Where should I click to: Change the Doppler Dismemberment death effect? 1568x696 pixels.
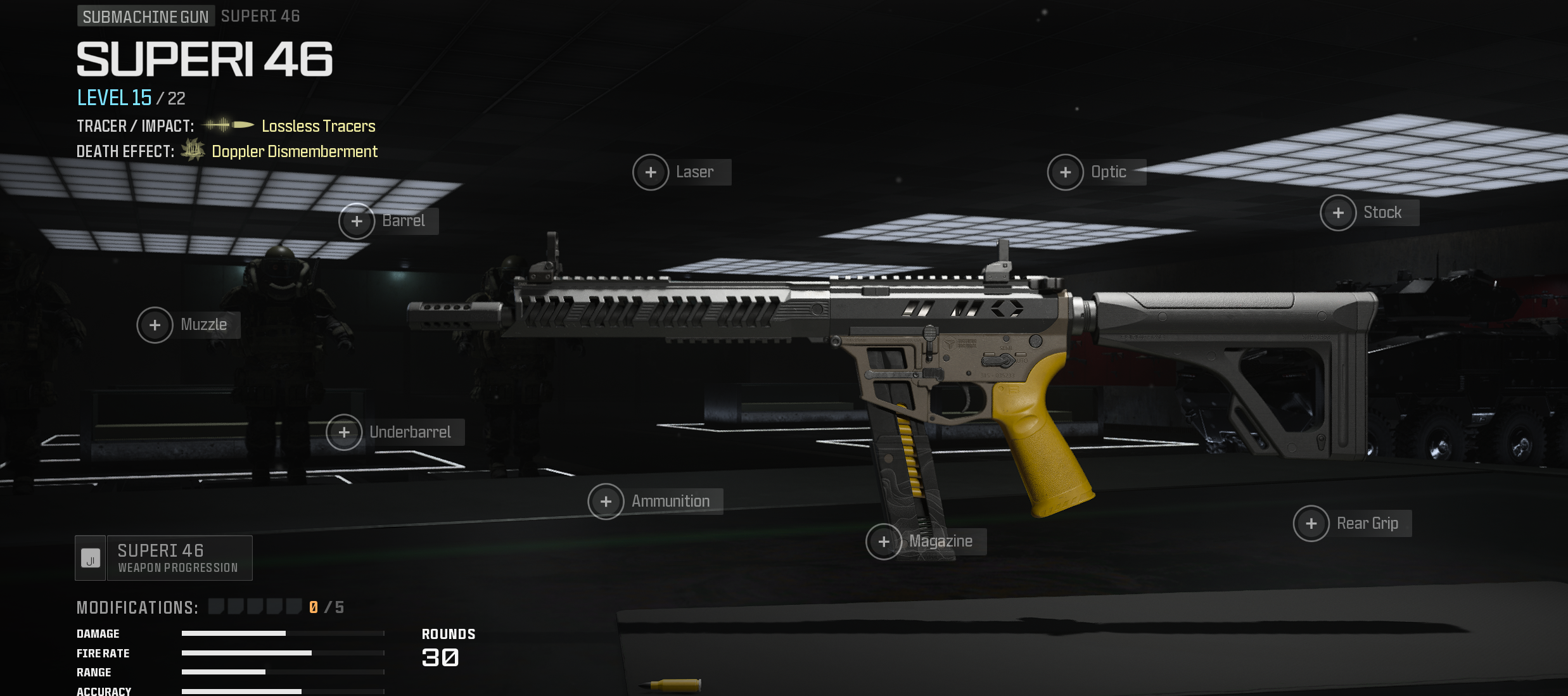tap(294, 151)
